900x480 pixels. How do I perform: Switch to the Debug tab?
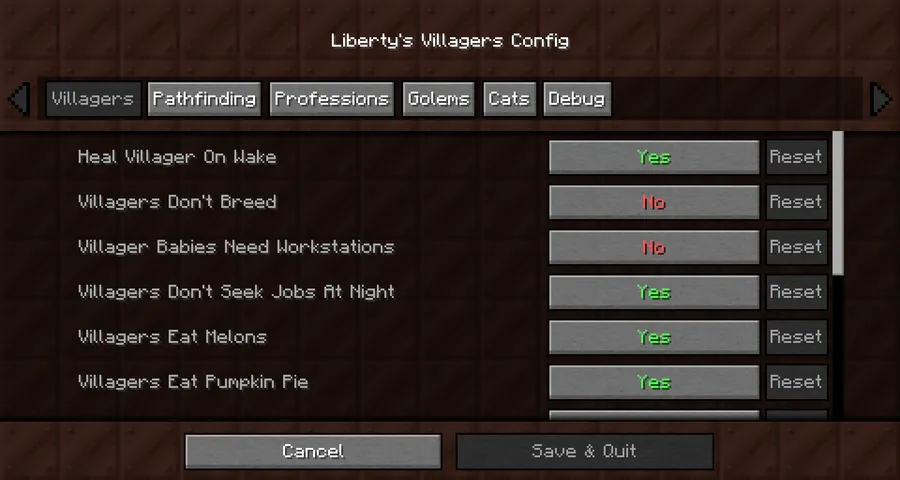click(x=576, y=99)
